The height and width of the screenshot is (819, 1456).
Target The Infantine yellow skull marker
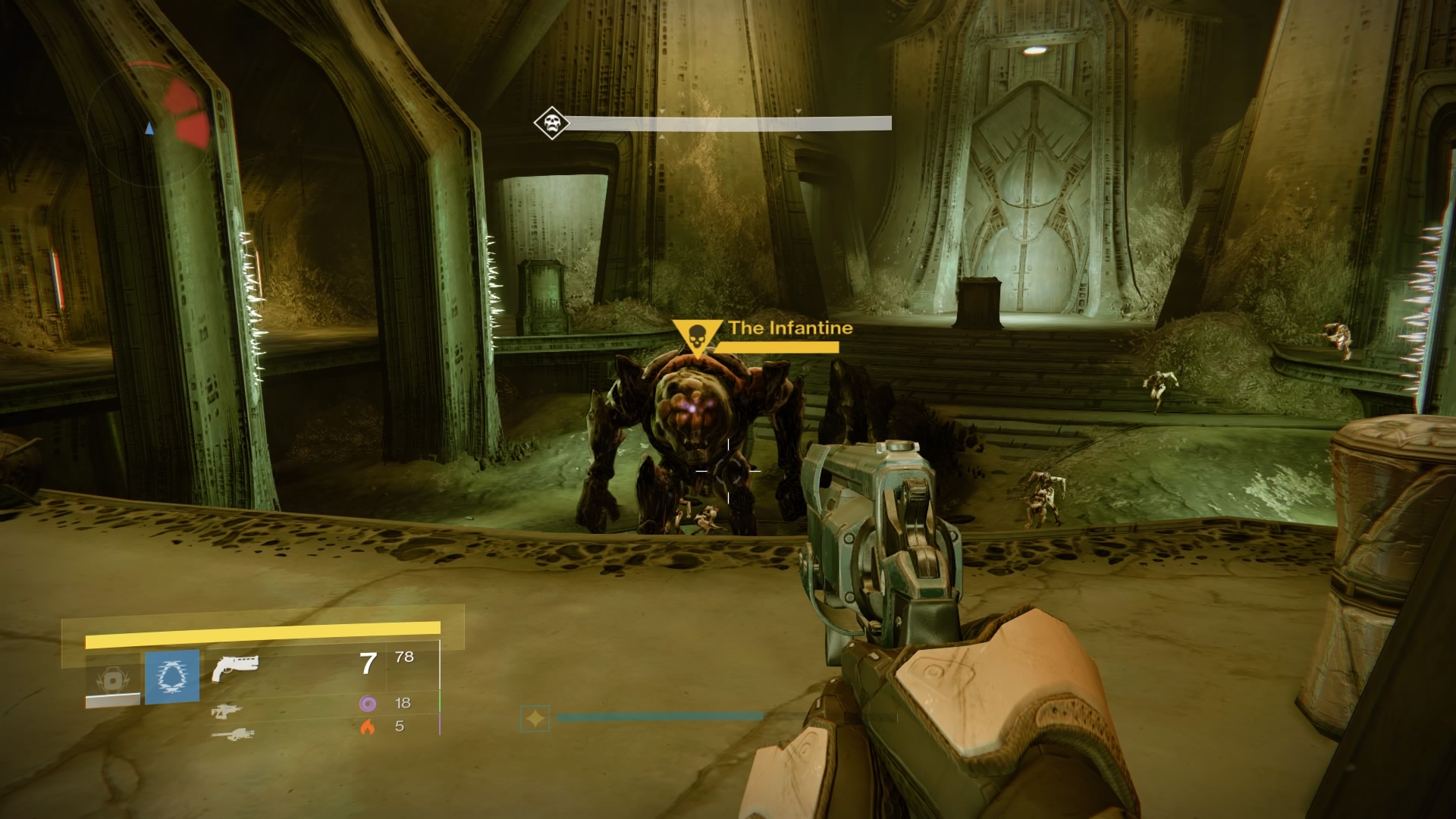tap(697, 336)
